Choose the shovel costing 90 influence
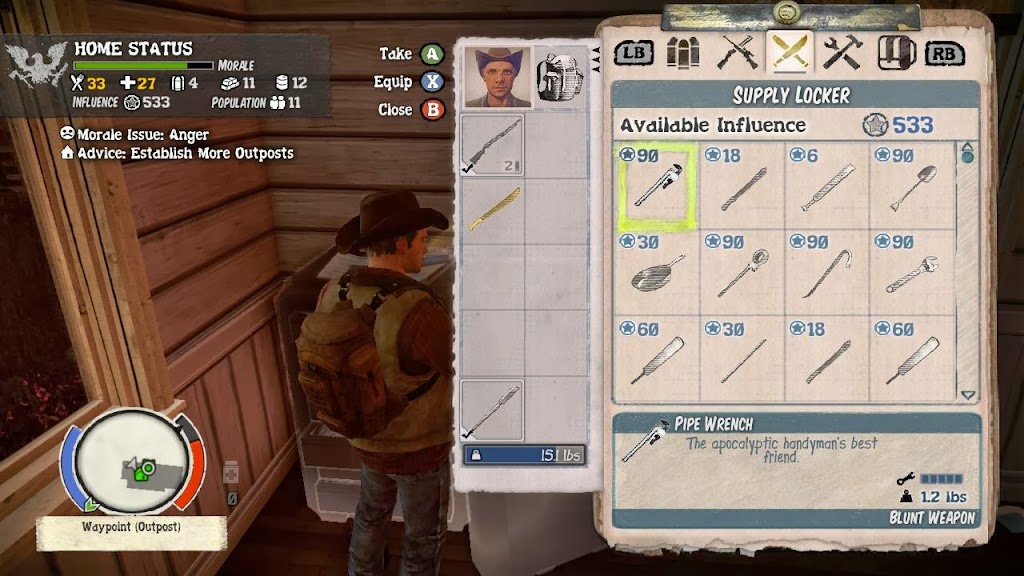This screenshot has height=576, width=1024. click(x=911, y=187)
